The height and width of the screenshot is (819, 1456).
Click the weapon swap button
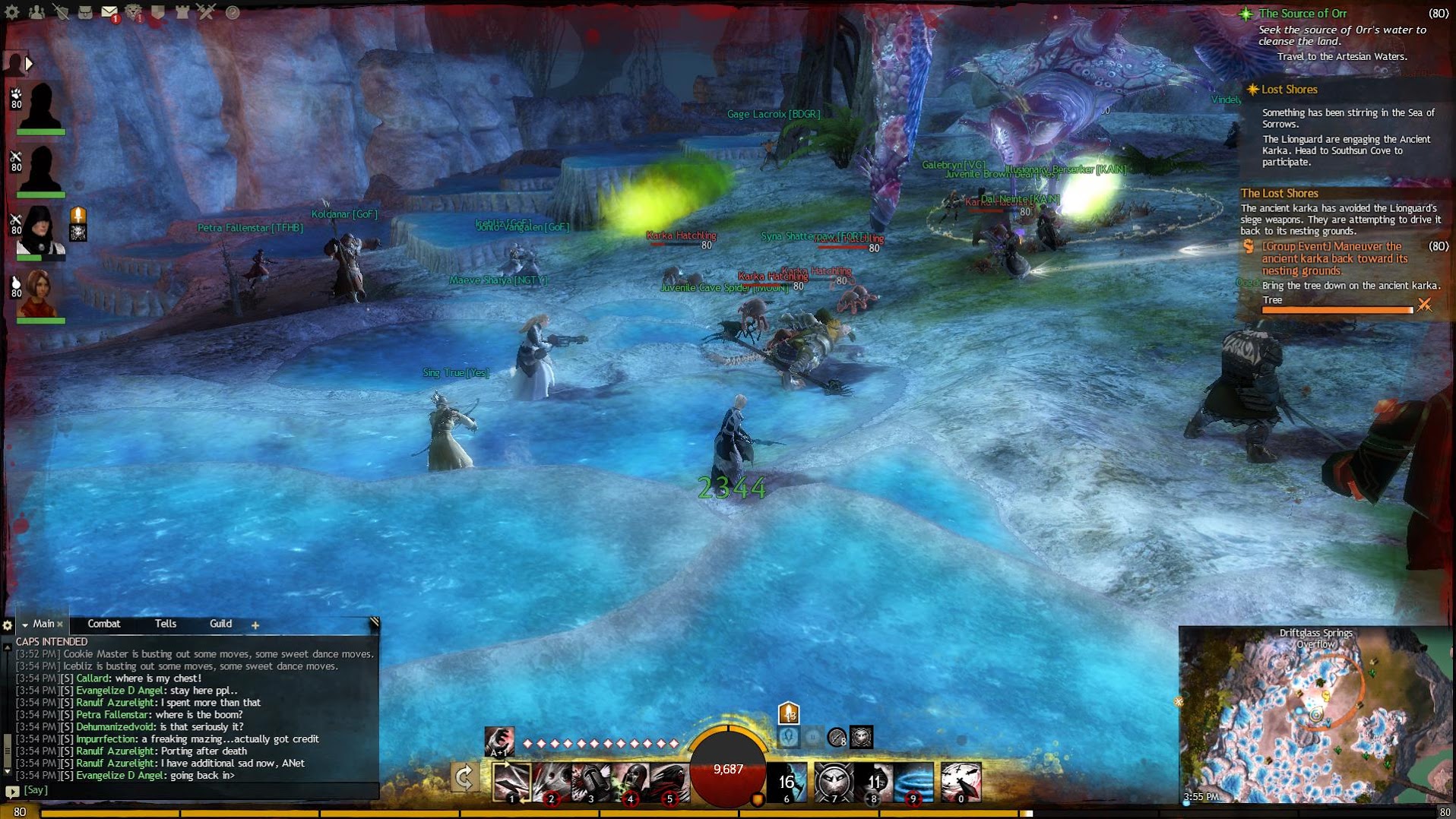point(464,778)
